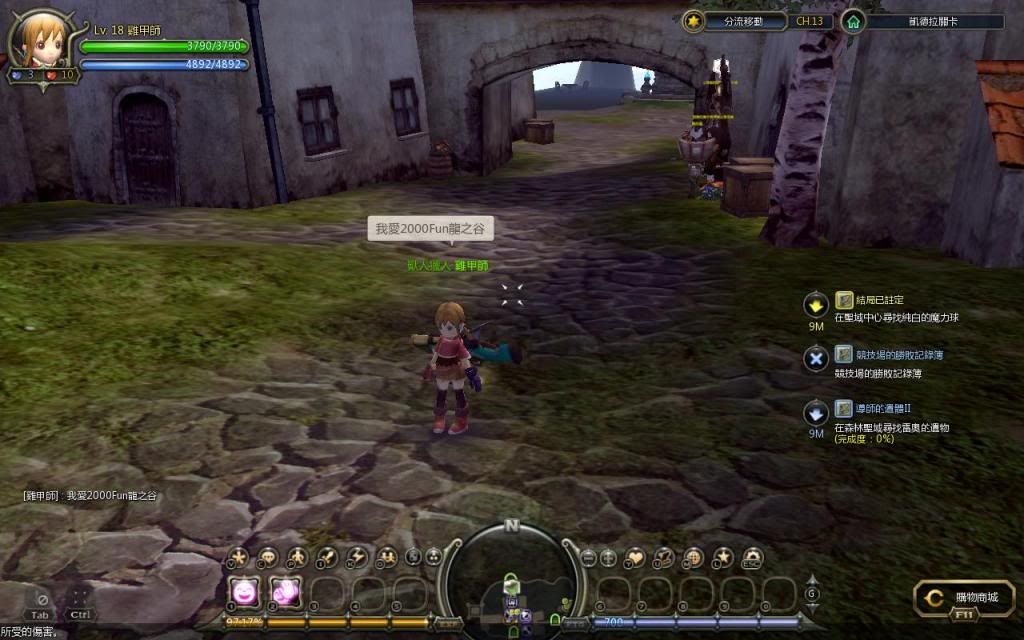The image size is (1024, 640).
Task: Open the heart icon menu button
Action: click(x=635, y=558)
